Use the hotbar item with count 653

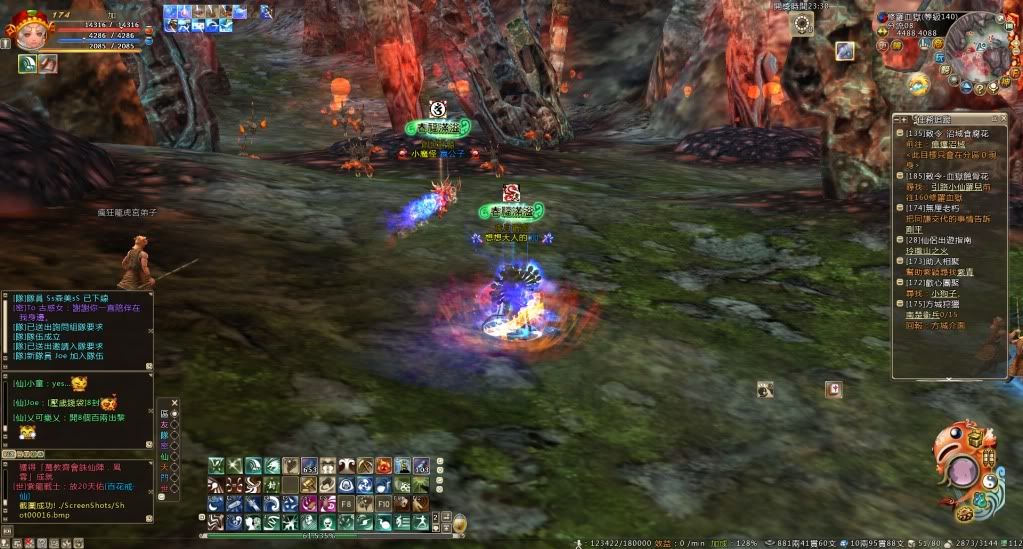pos(309,466)
